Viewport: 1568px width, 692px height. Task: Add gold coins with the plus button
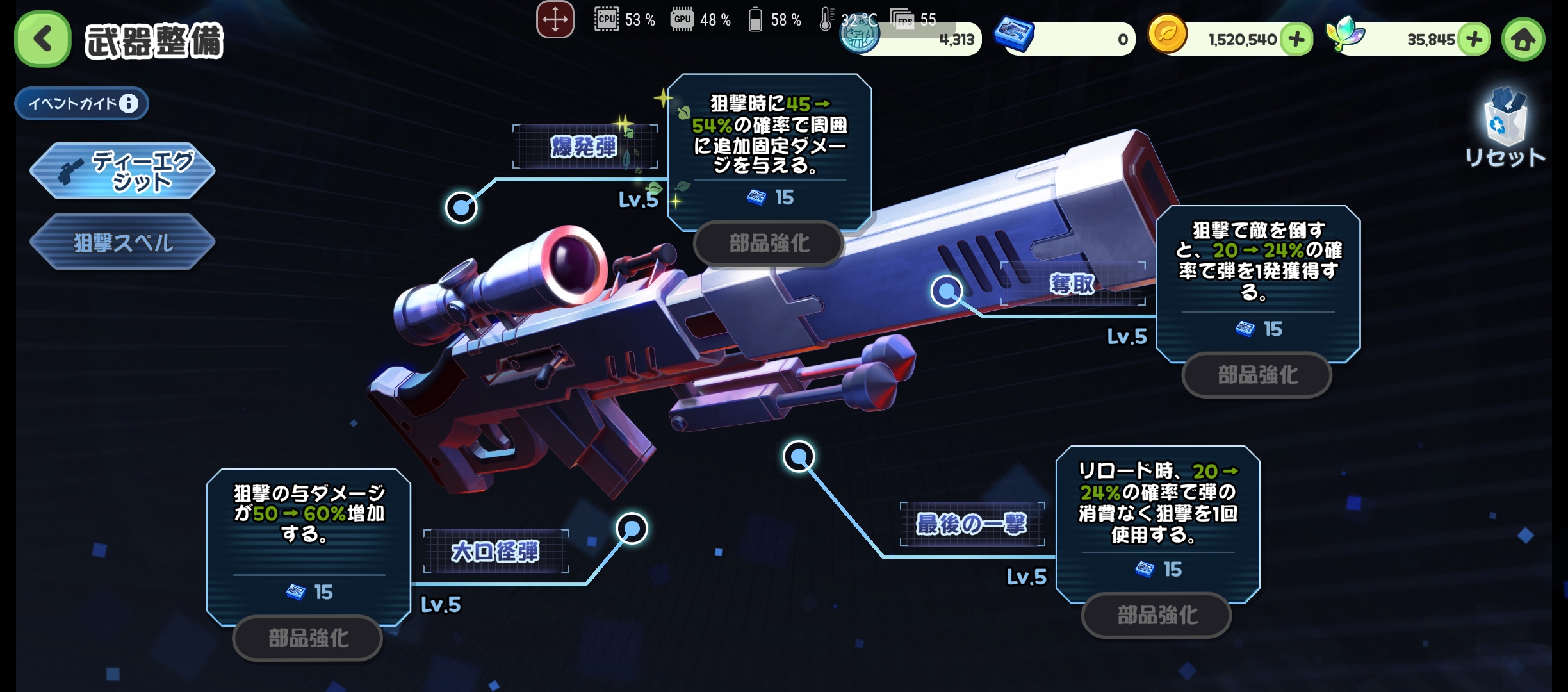(1296, 40)
